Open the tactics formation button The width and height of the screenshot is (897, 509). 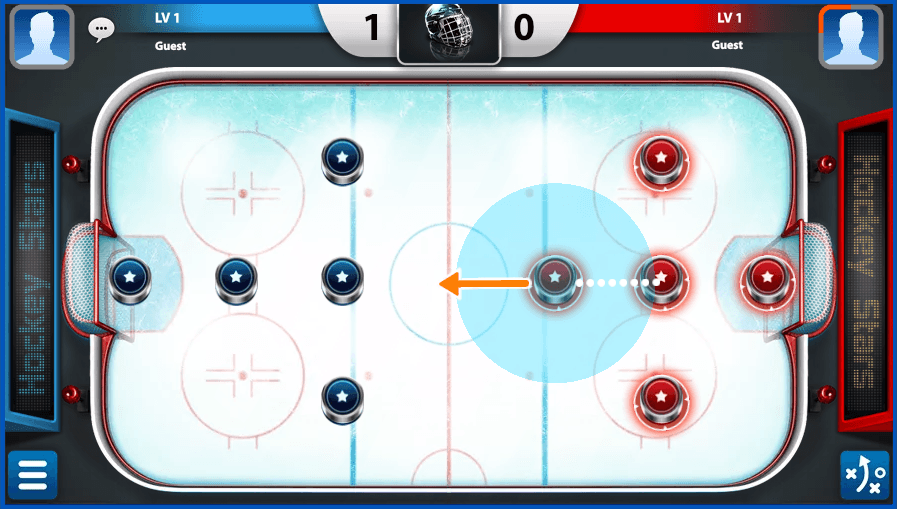864,475
